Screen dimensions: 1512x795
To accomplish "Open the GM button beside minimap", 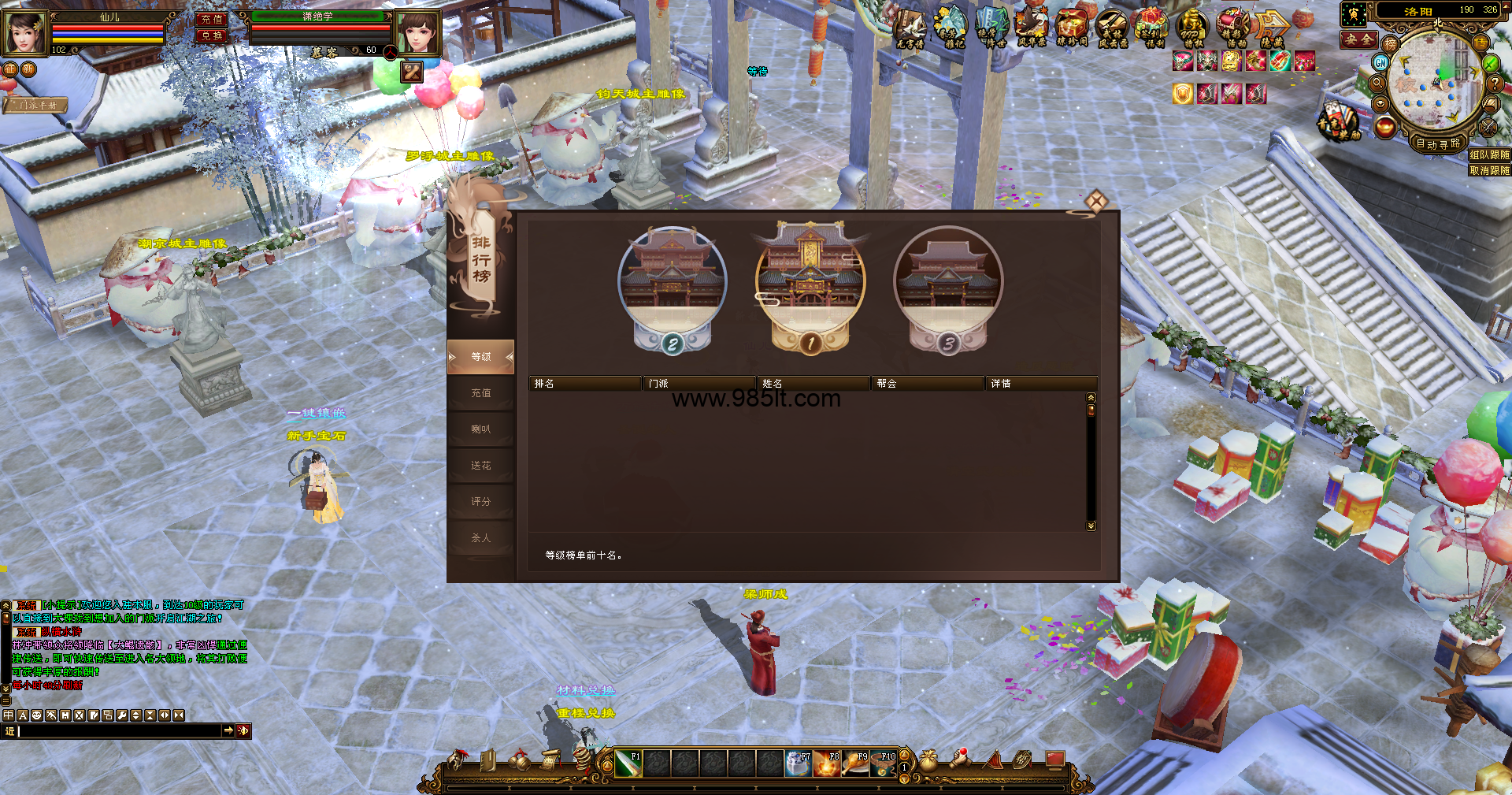I will point(1380,62).
